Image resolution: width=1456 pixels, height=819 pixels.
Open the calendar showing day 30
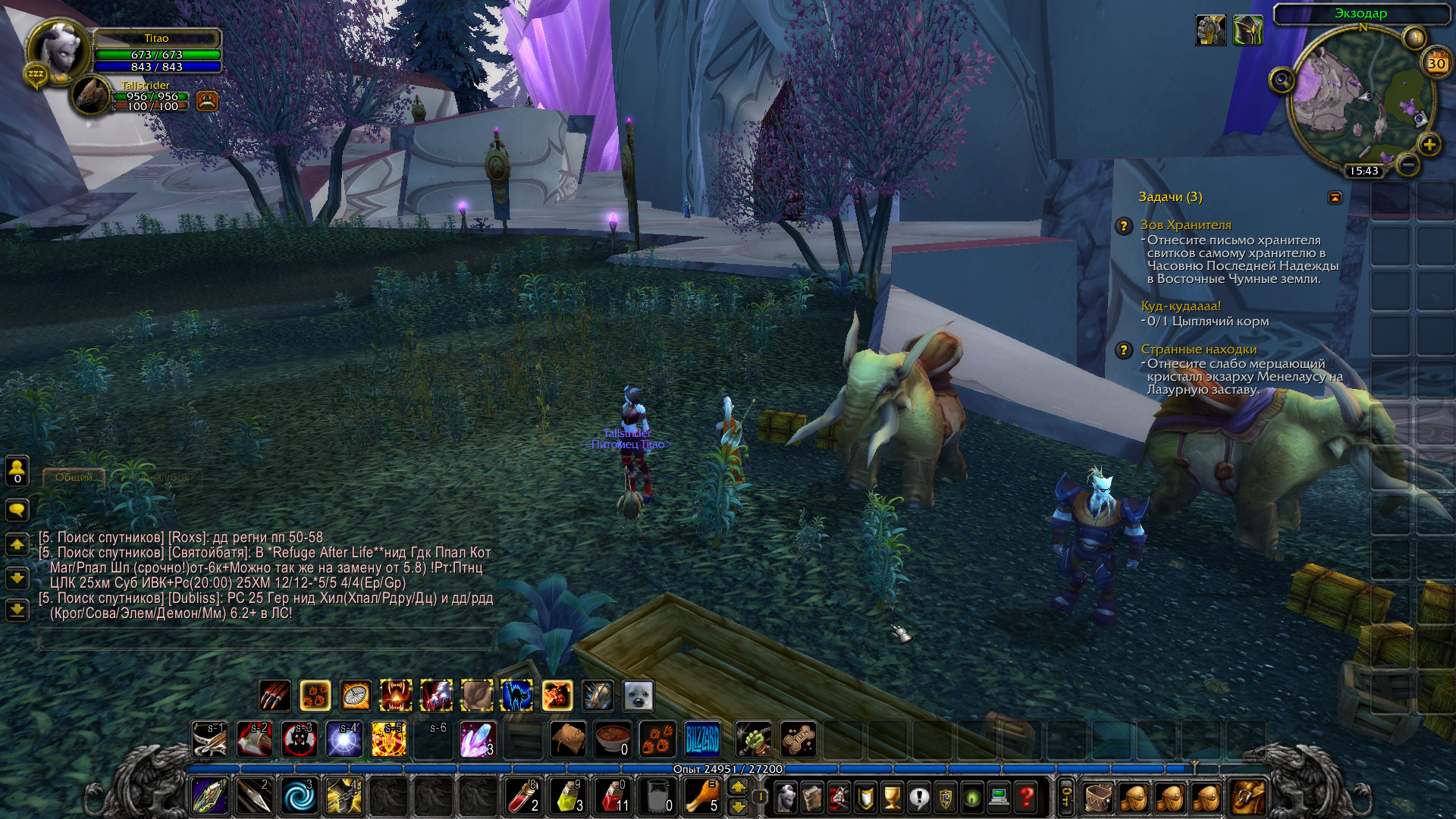[x=1436, y=63]
